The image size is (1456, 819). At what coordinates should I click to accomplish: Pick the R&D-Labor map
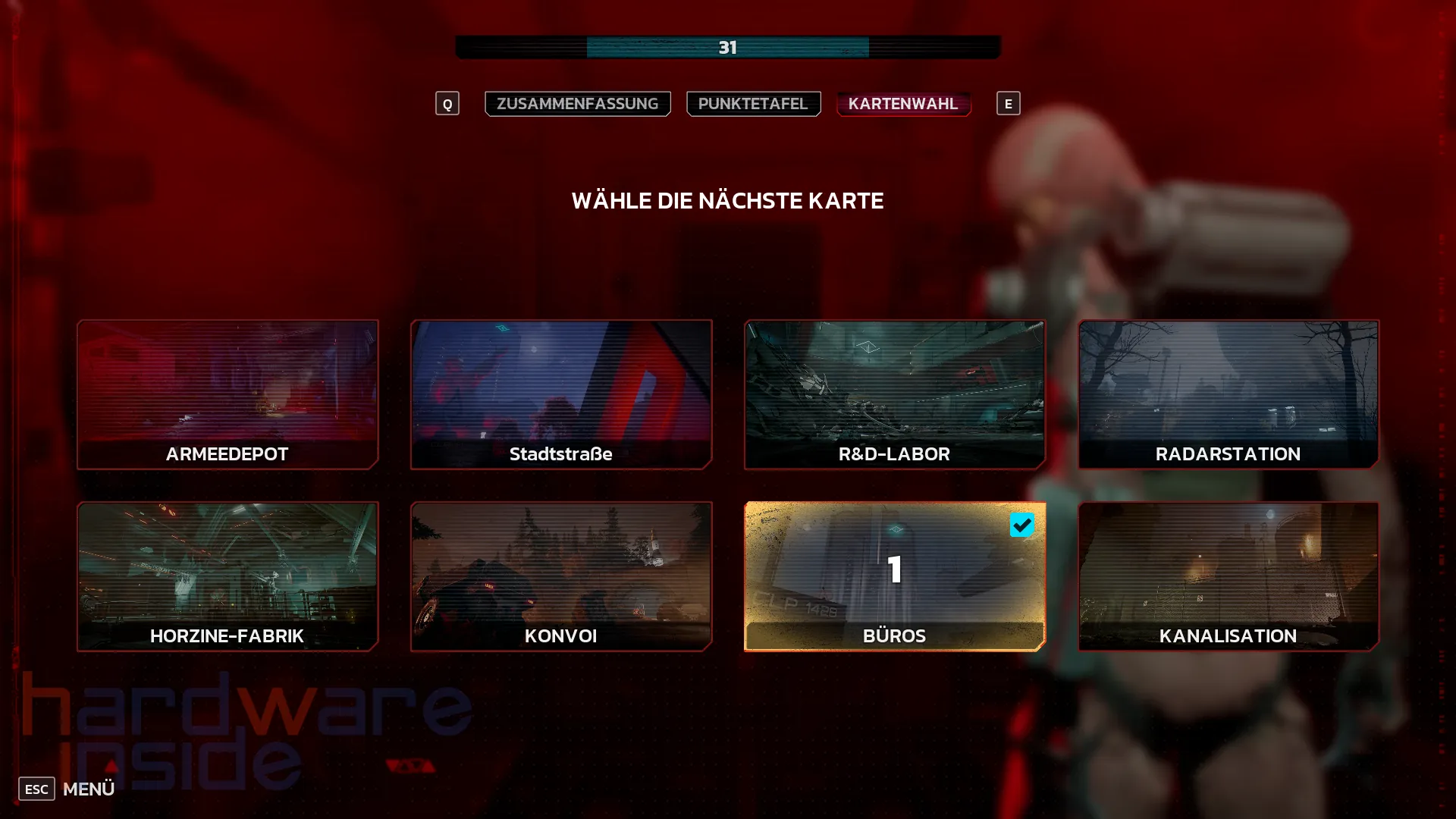click(x=895, y=394)
